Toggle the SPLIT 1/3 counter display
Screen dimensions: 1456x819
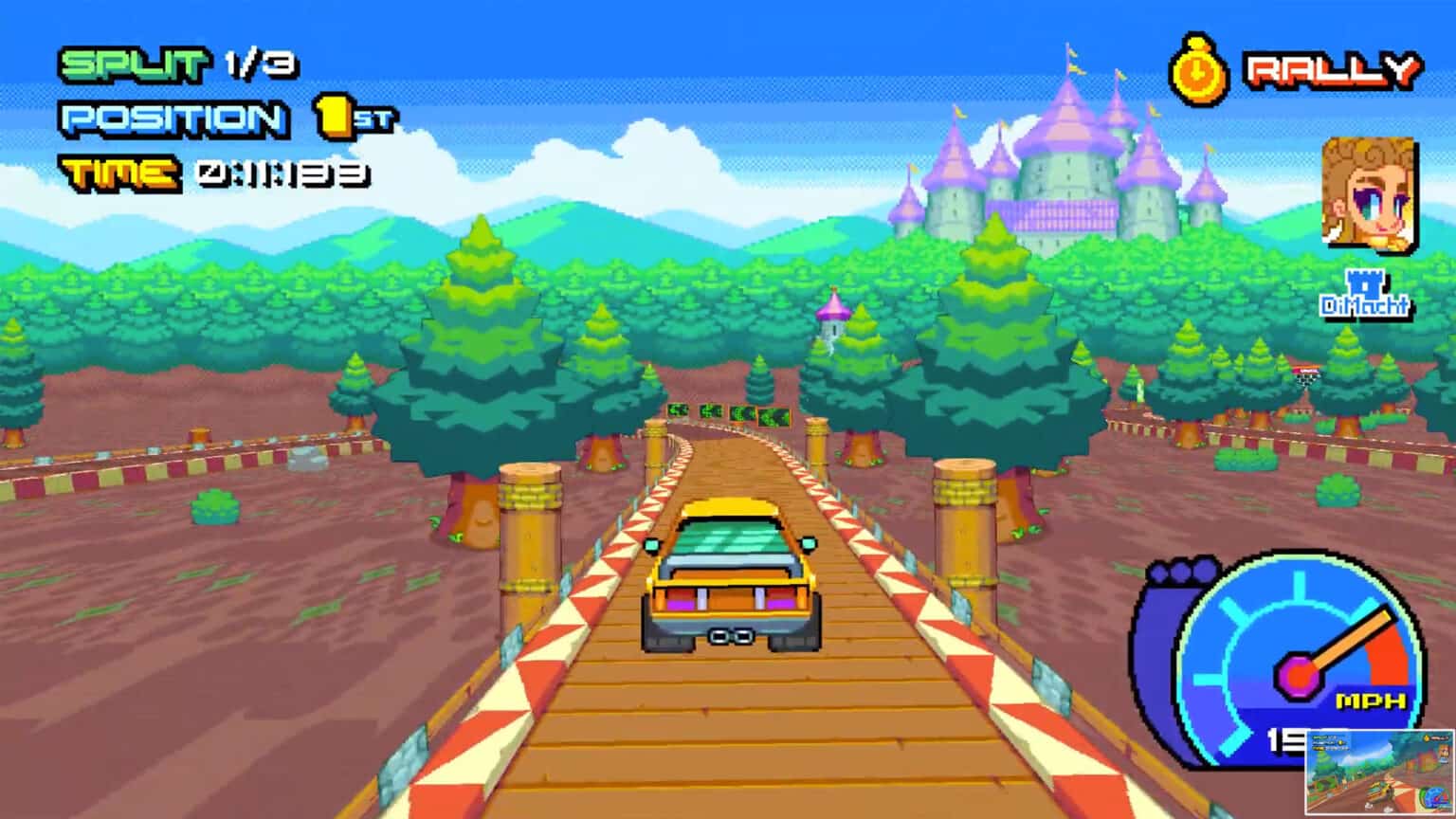175,64
